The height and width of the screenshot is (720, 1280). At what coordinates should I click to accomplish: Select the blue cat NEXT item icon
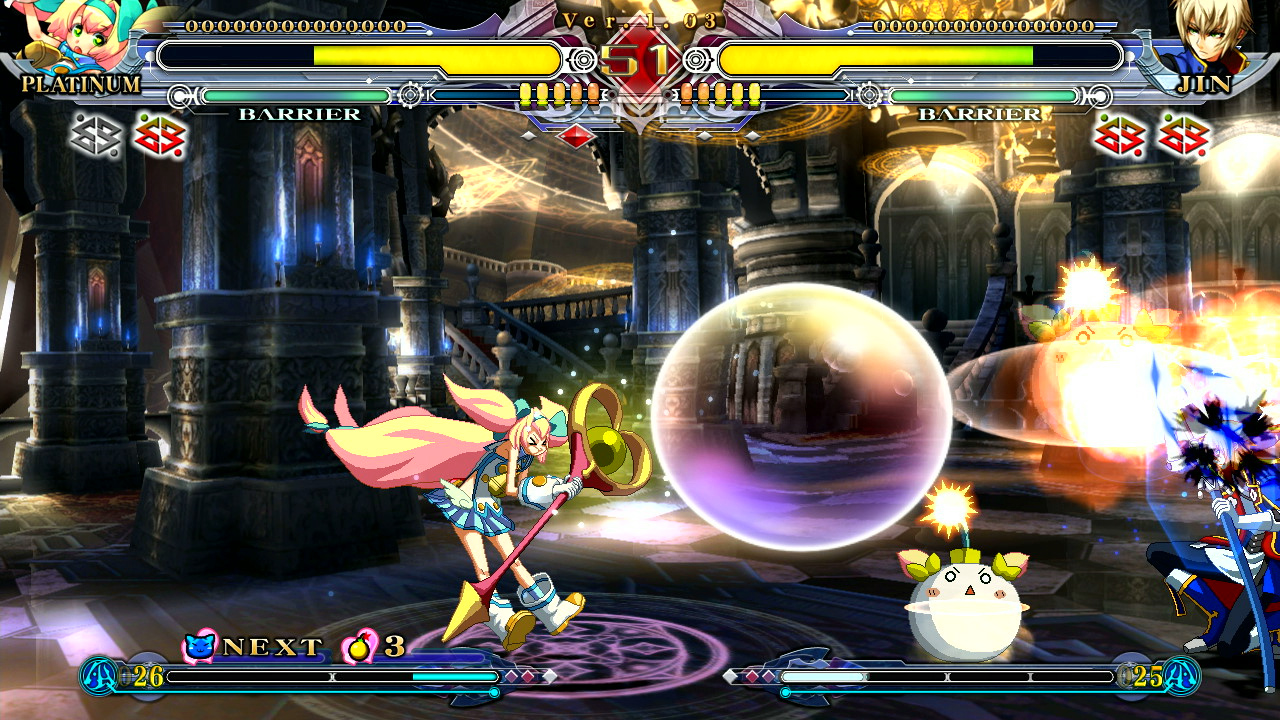coord(200,646)
